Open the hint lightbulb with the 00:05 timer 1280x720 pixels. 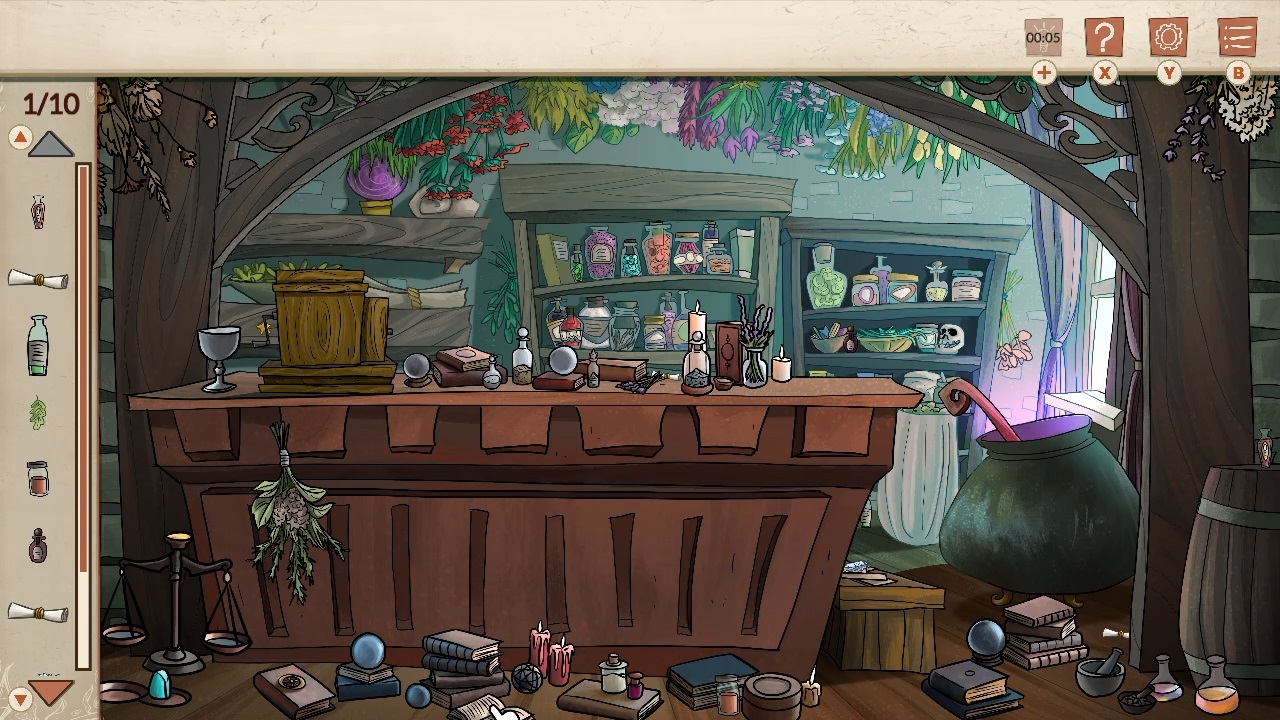click(1043, 37)
